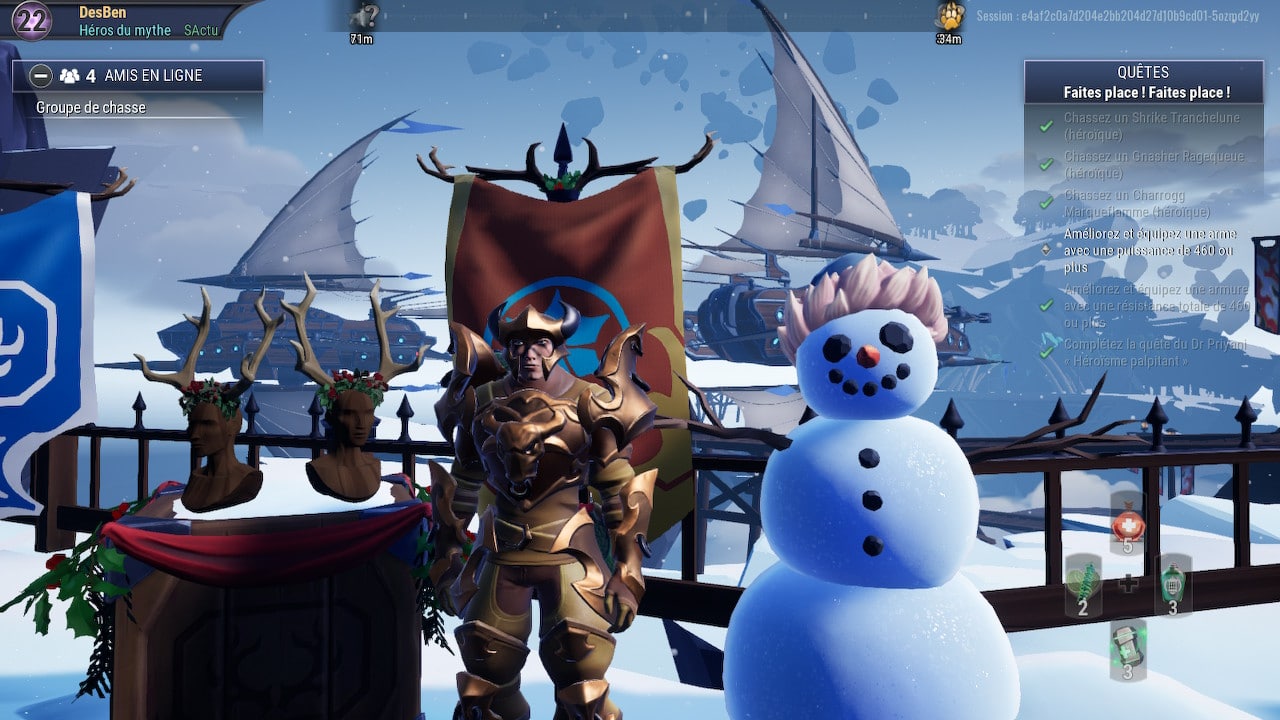
Task: Select the red health potion slot
Action: (x=1127, y=523)
